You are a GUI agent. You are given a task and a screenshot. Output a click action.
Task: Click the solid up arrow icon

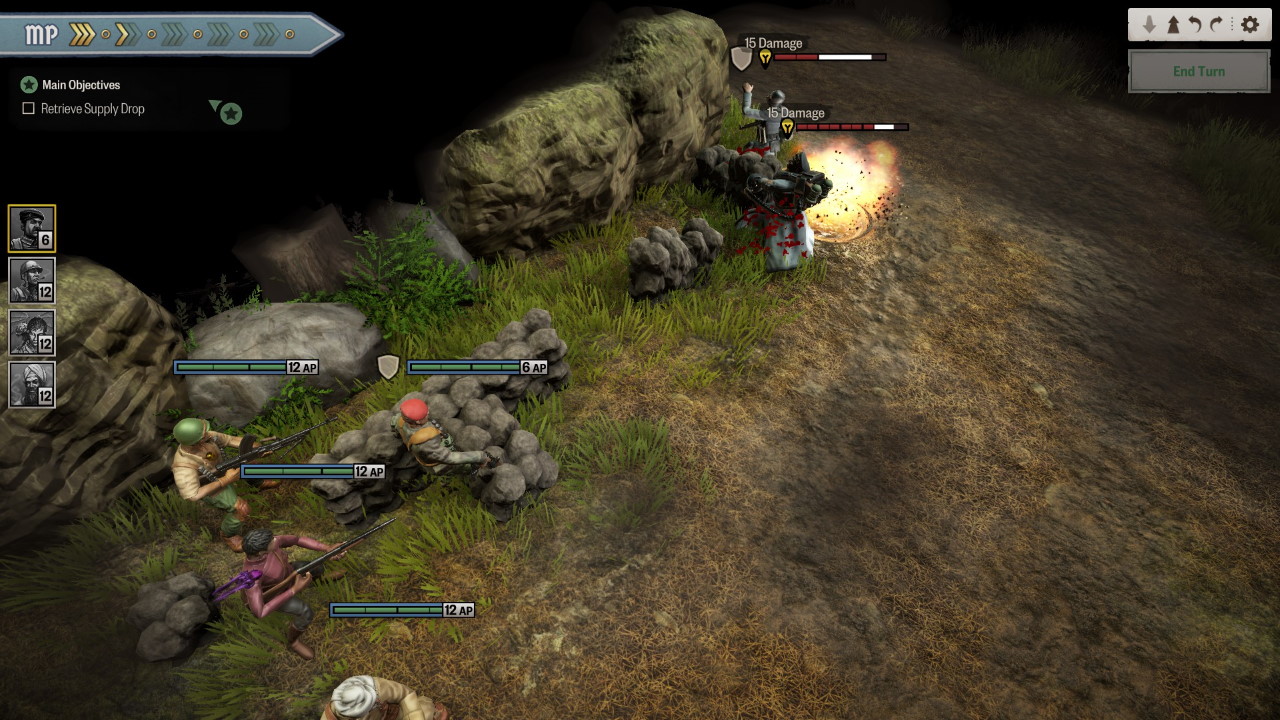1173,25
